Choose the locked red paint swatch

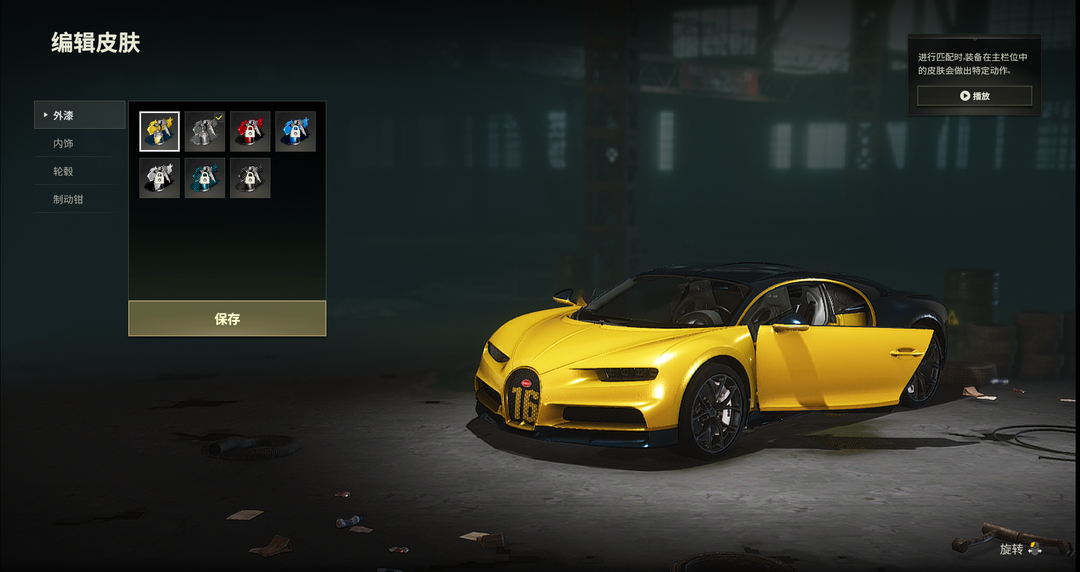250,132
